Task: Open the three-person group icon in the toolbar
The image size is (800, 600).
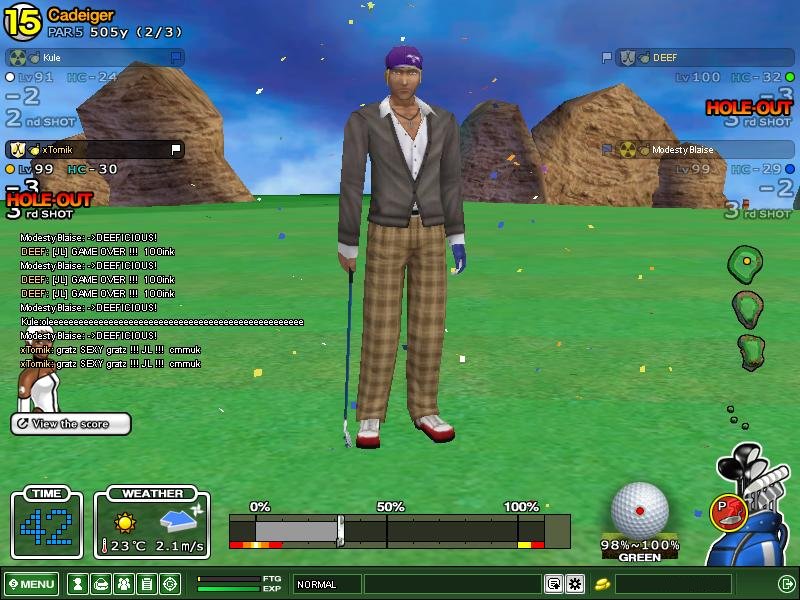Action: (123, 584)
